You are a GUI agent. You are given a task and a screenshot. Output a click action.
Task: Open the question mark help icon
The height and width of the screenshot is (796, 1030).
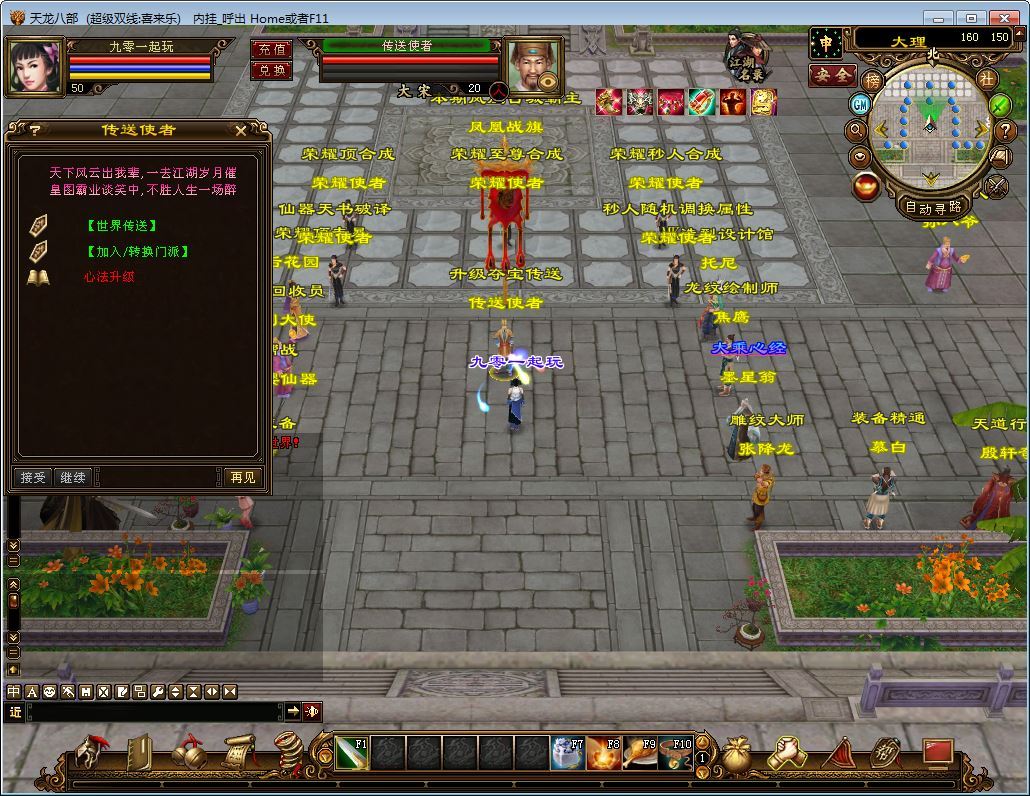[x=1006, y=131]
